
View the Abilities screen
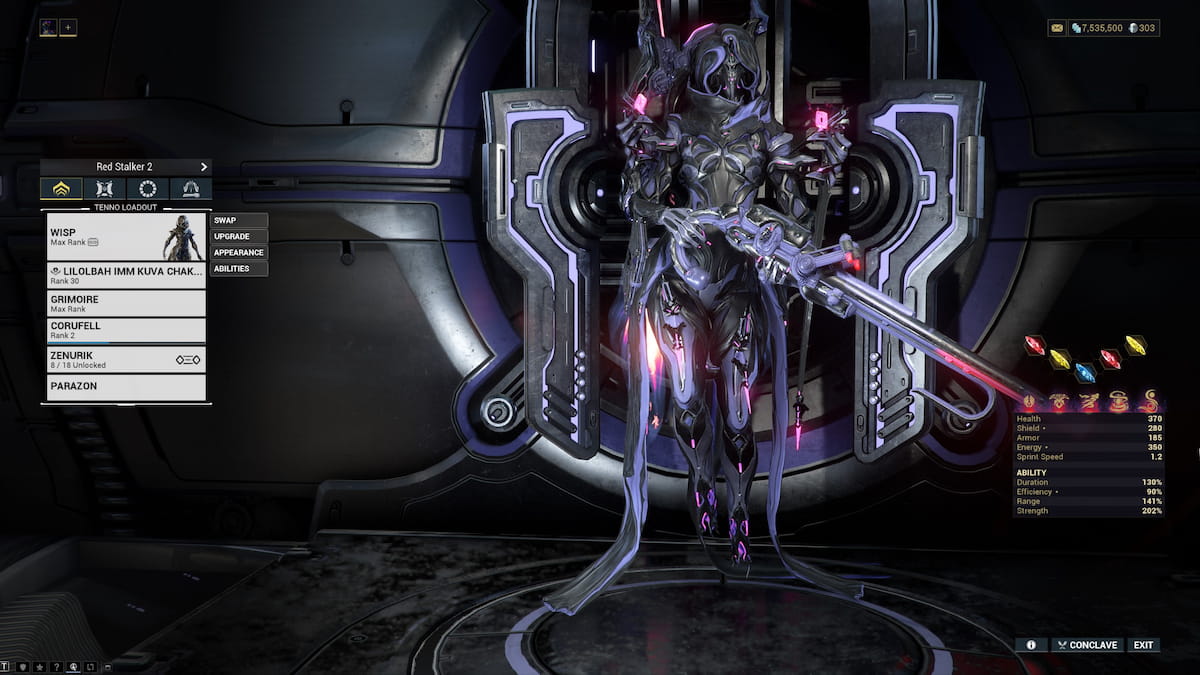click(x=238, y=268)
